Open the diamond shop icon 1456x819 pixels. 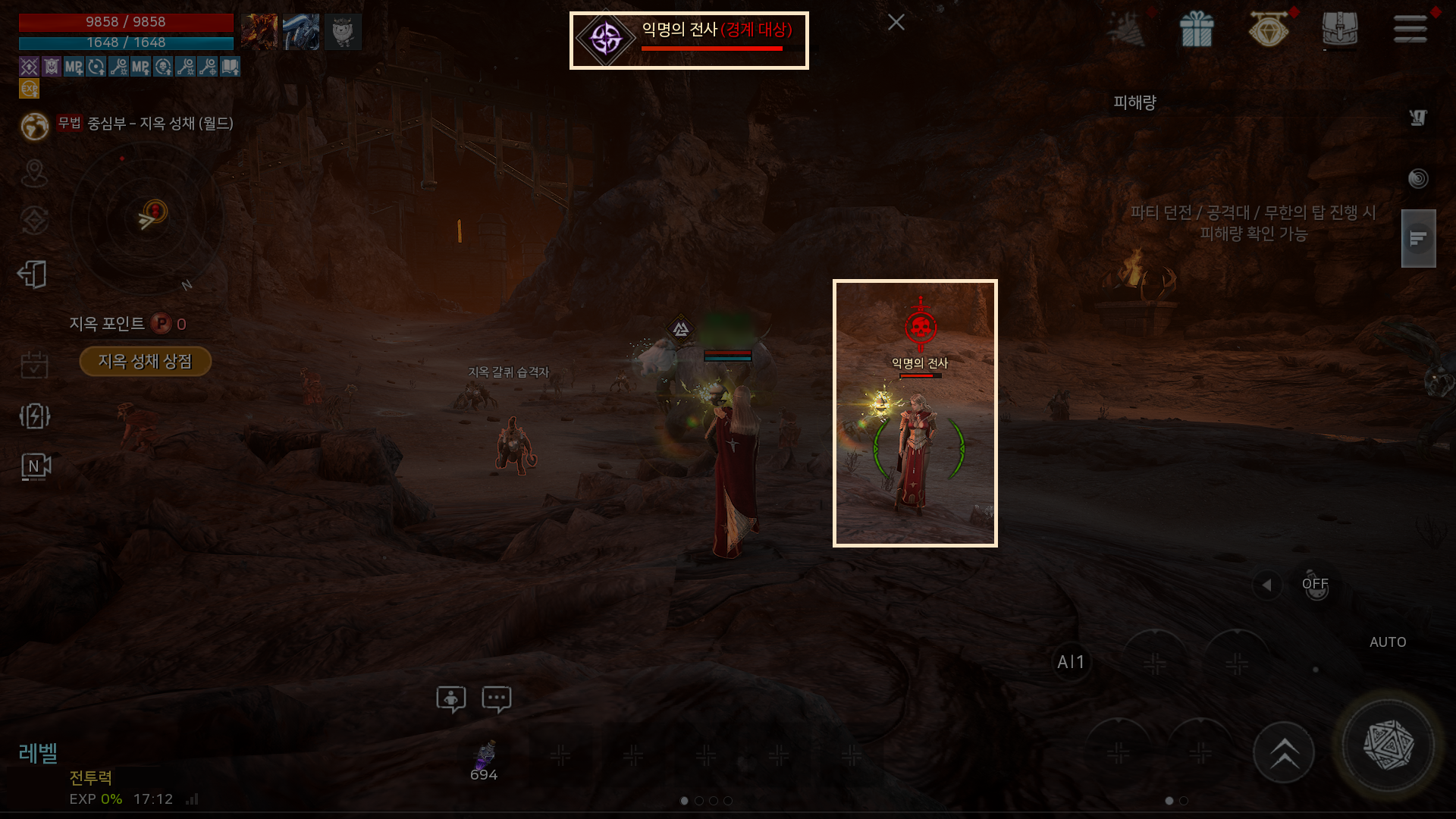(1269, 30)
